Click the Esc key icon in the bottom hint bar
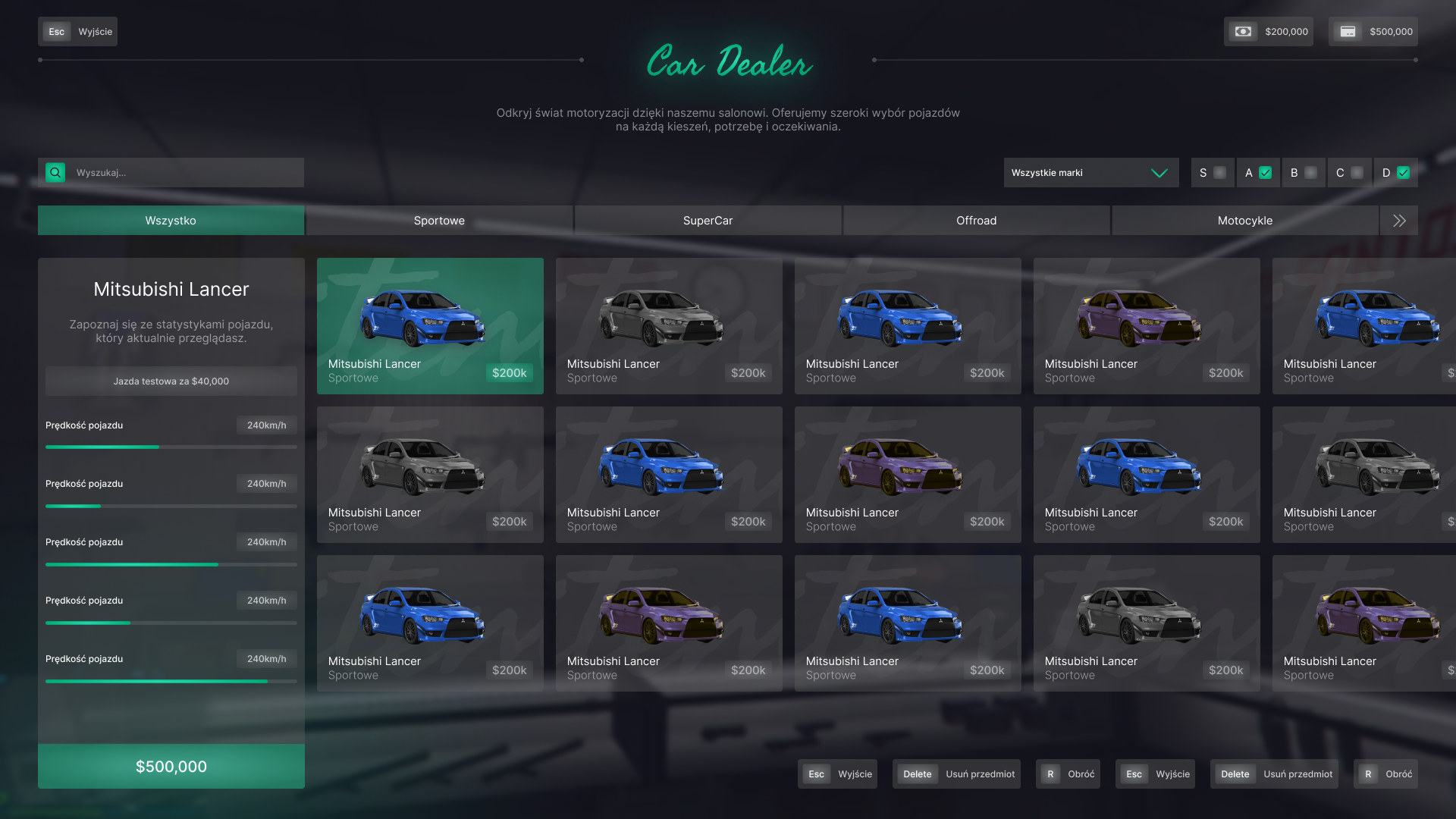 (x=816, y=773)
